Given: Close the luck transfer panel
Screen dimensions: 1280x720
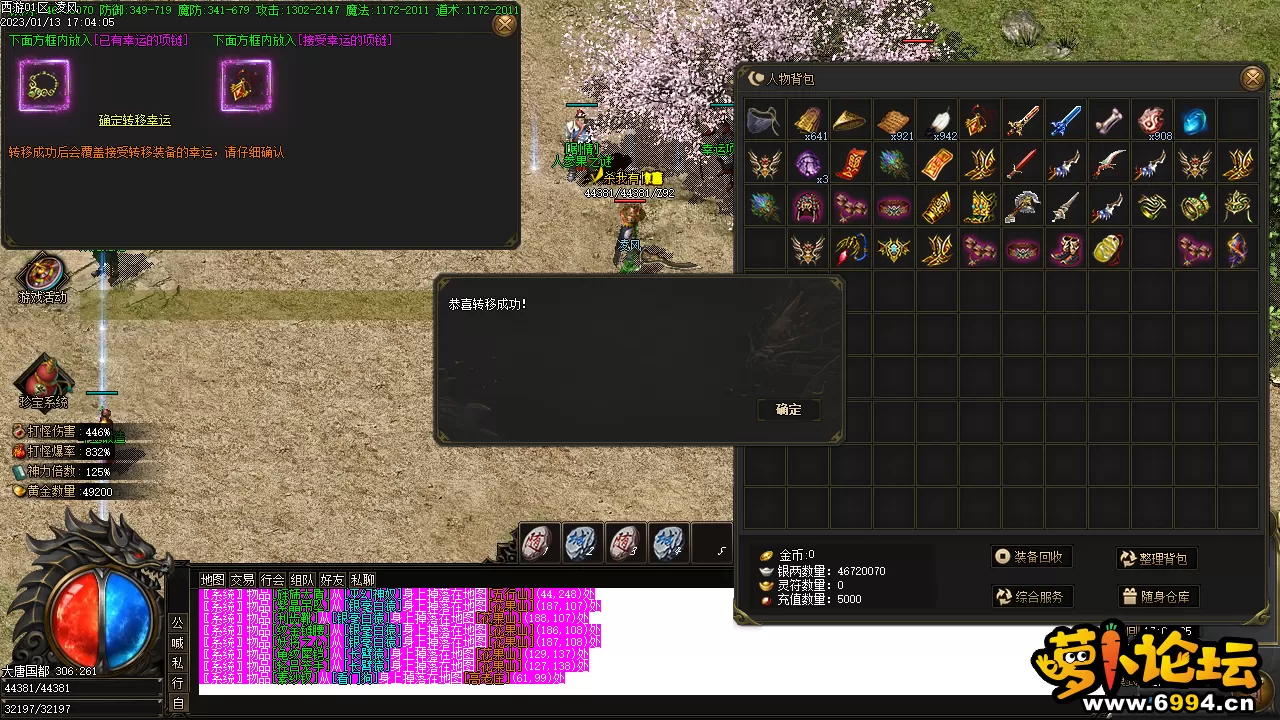Looking at the screenshot, I should [x=505, y=24].
